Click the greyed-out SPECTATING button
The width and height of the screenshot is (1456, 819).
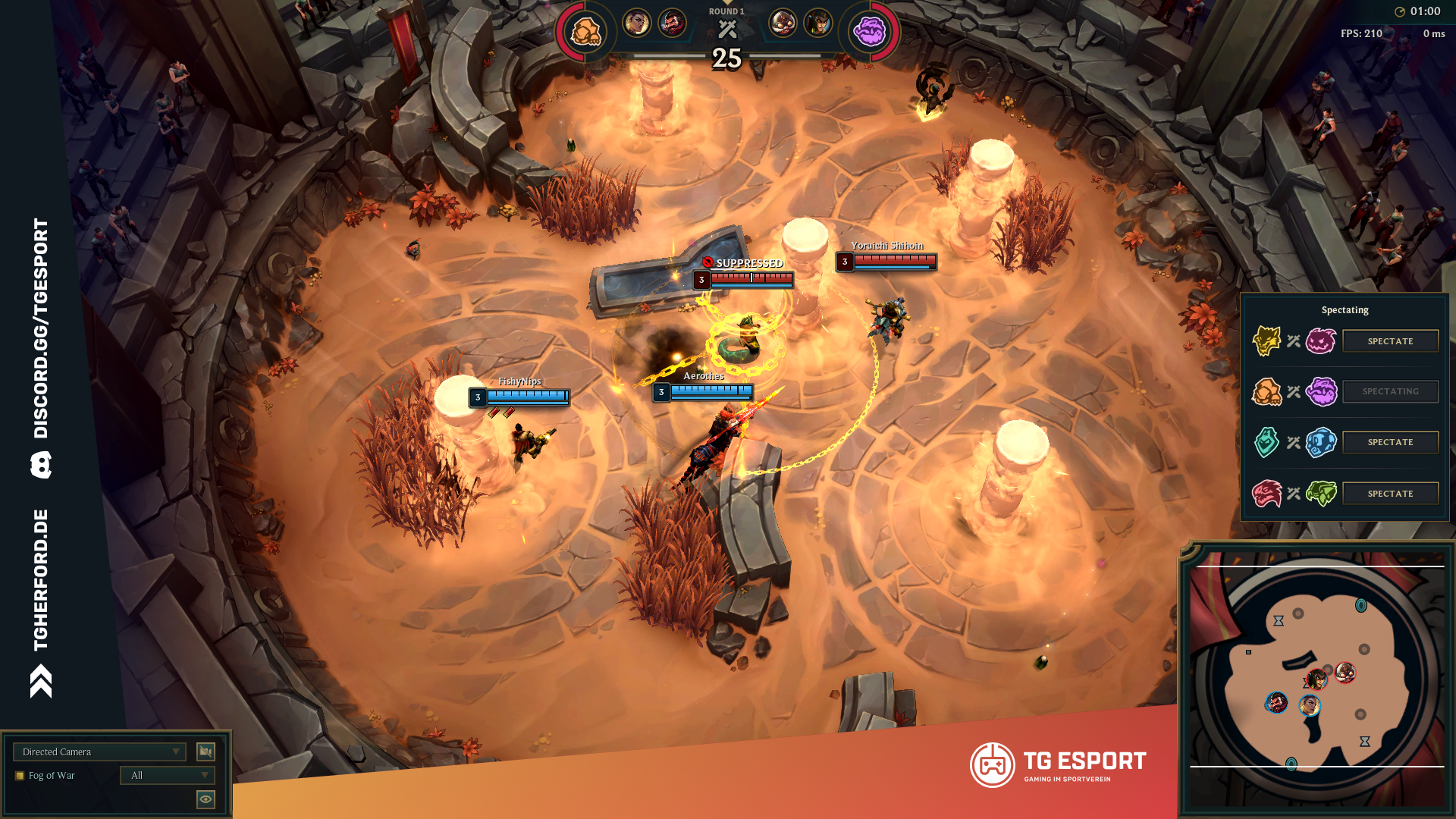click(1390, 391)
